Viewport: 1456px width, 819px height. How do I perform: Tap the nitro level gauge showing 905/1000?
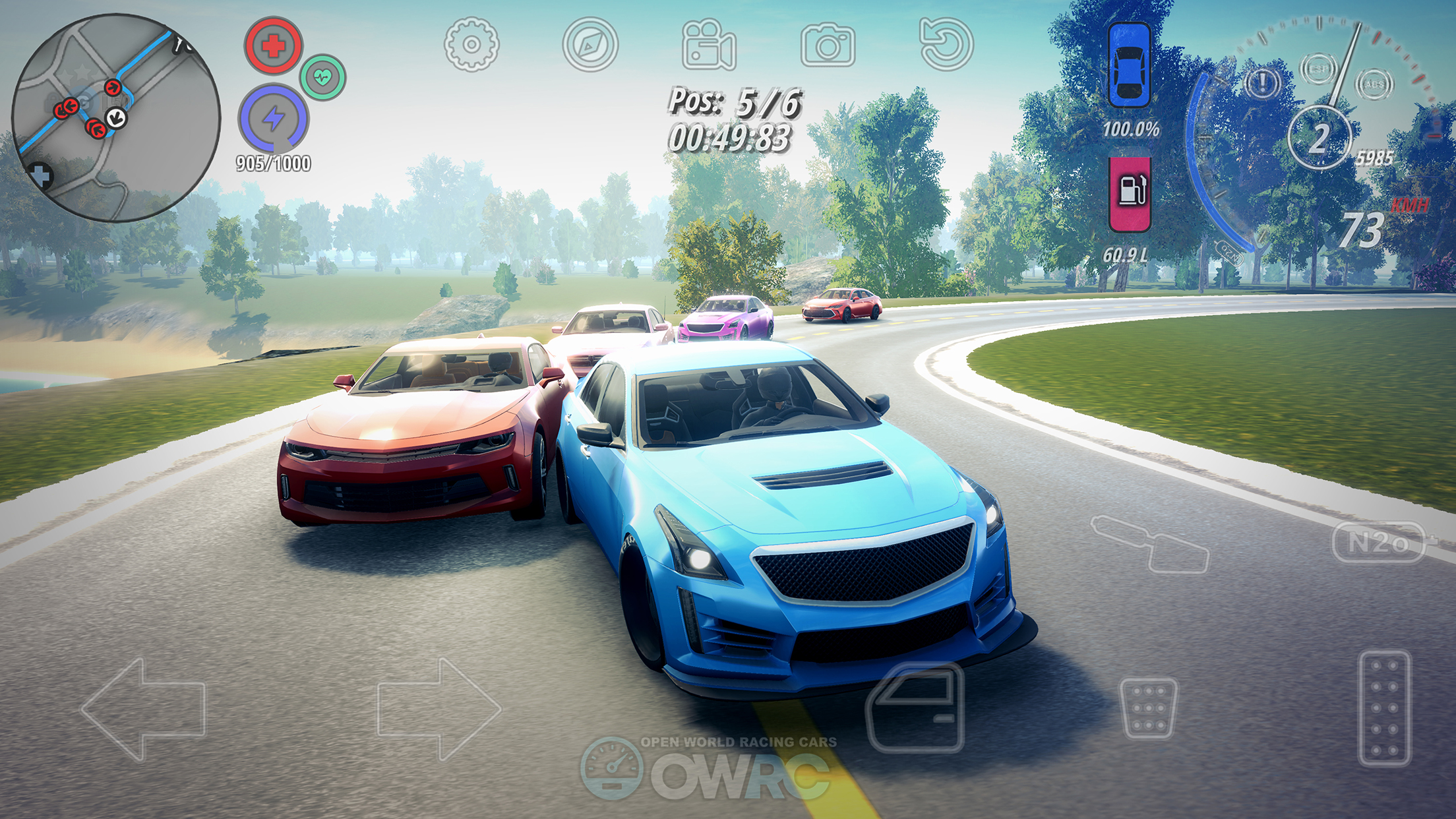click(272, 165)
